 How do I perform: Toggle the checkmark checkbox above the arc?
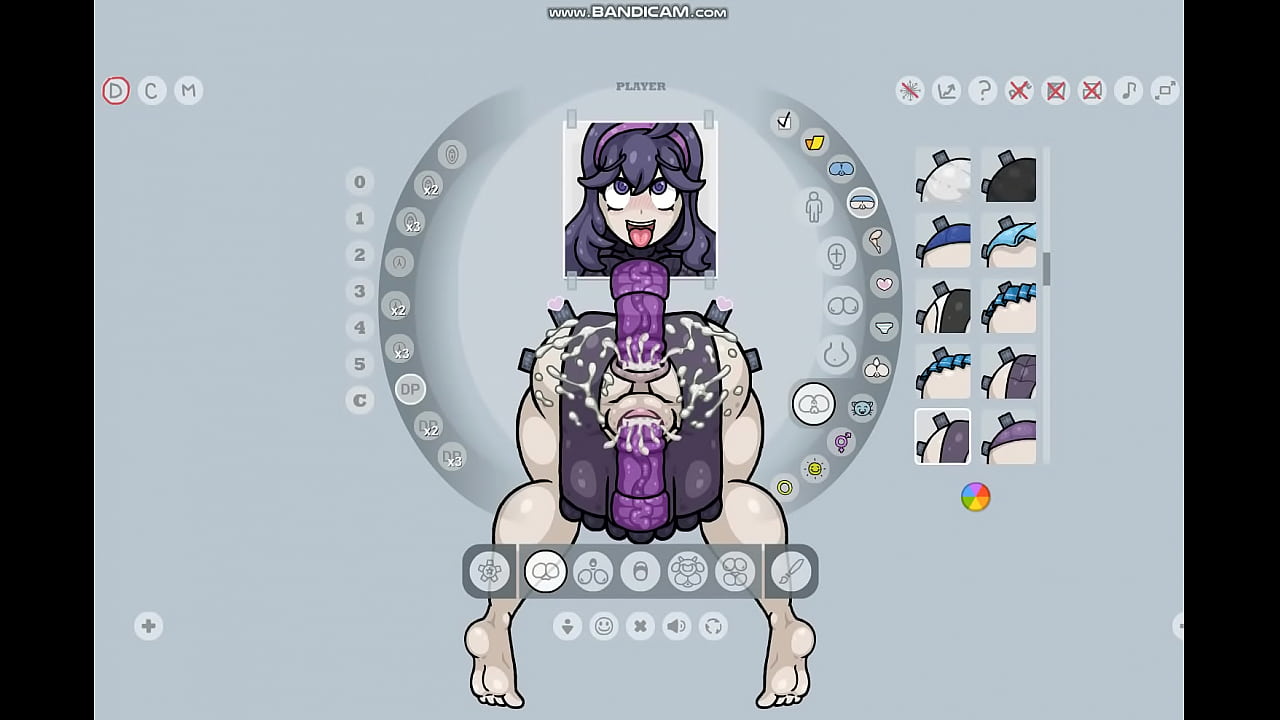784,121
